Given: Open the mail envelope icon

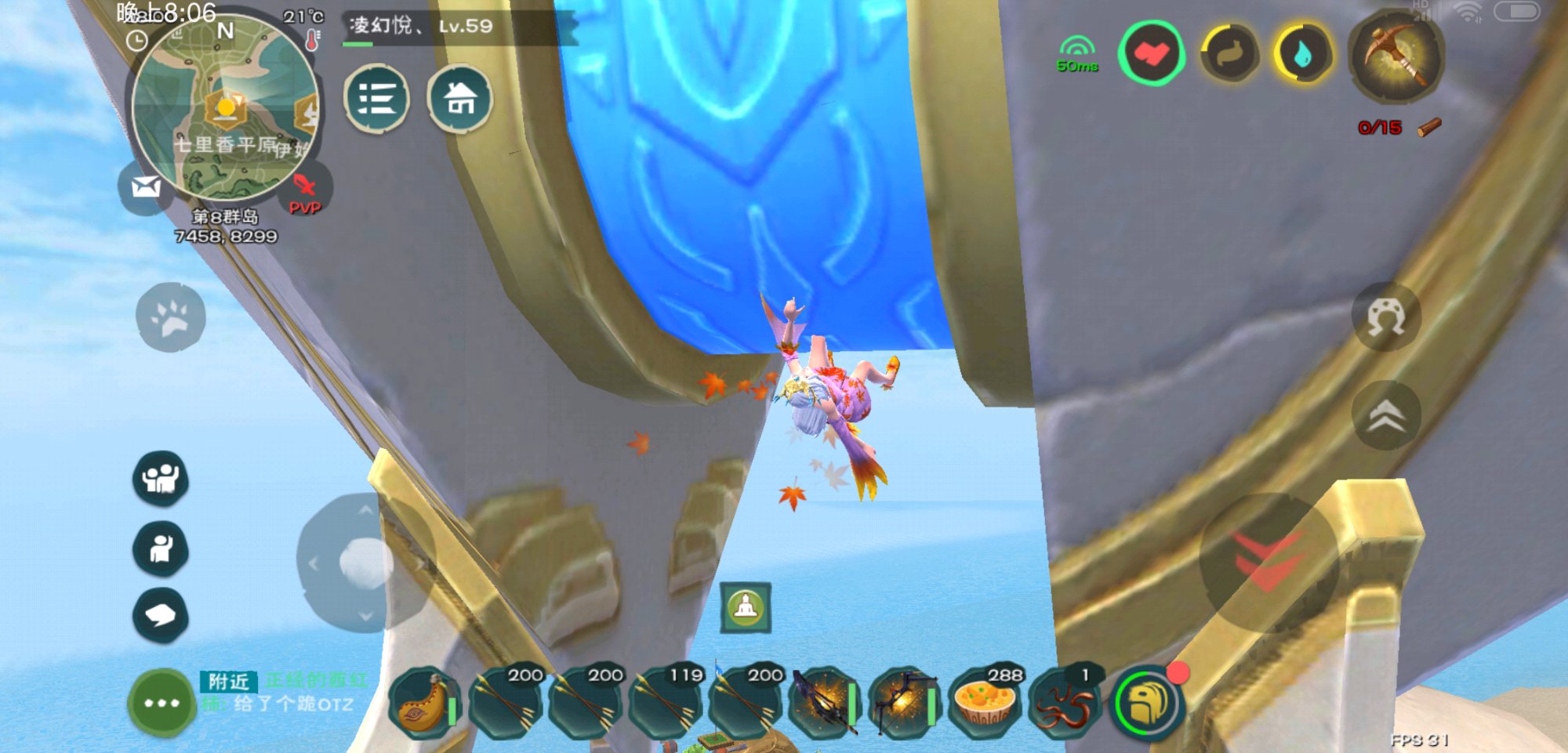Looking at the screenshot, I should point(146,187).
